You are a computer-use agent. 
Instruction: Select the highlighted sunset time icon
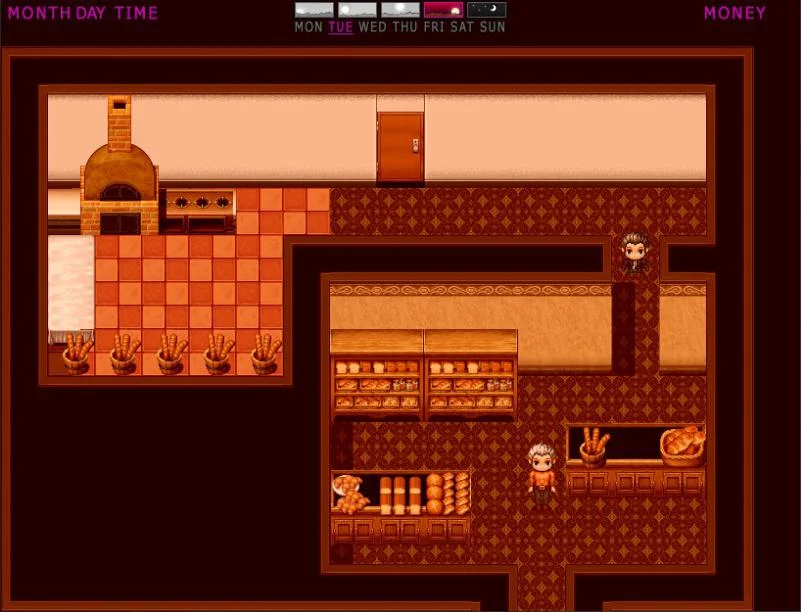(x=443, y=10)
